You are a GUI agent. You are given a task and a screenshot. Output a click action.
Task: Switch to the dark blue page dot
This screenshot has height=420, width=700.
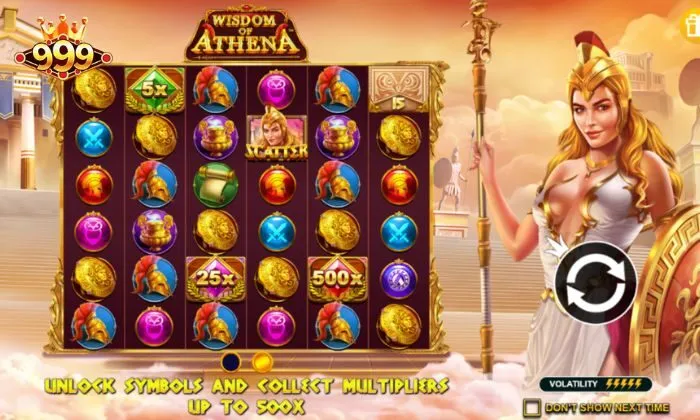tap(232, 361)
